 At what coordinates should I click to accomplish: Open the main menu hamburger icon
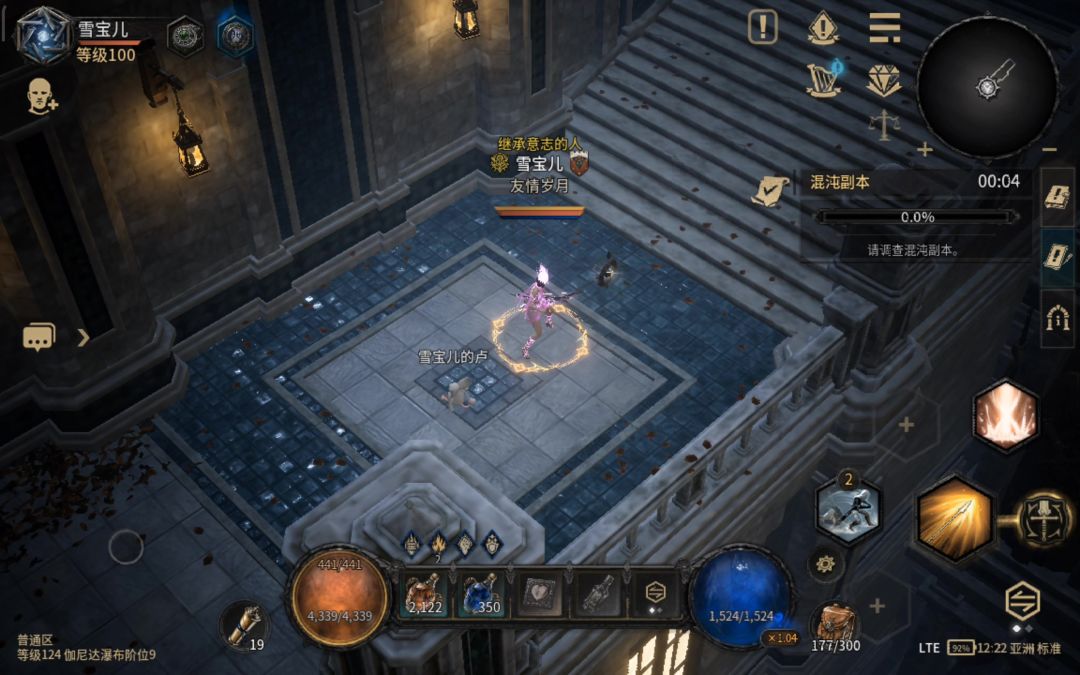(884, 28)
